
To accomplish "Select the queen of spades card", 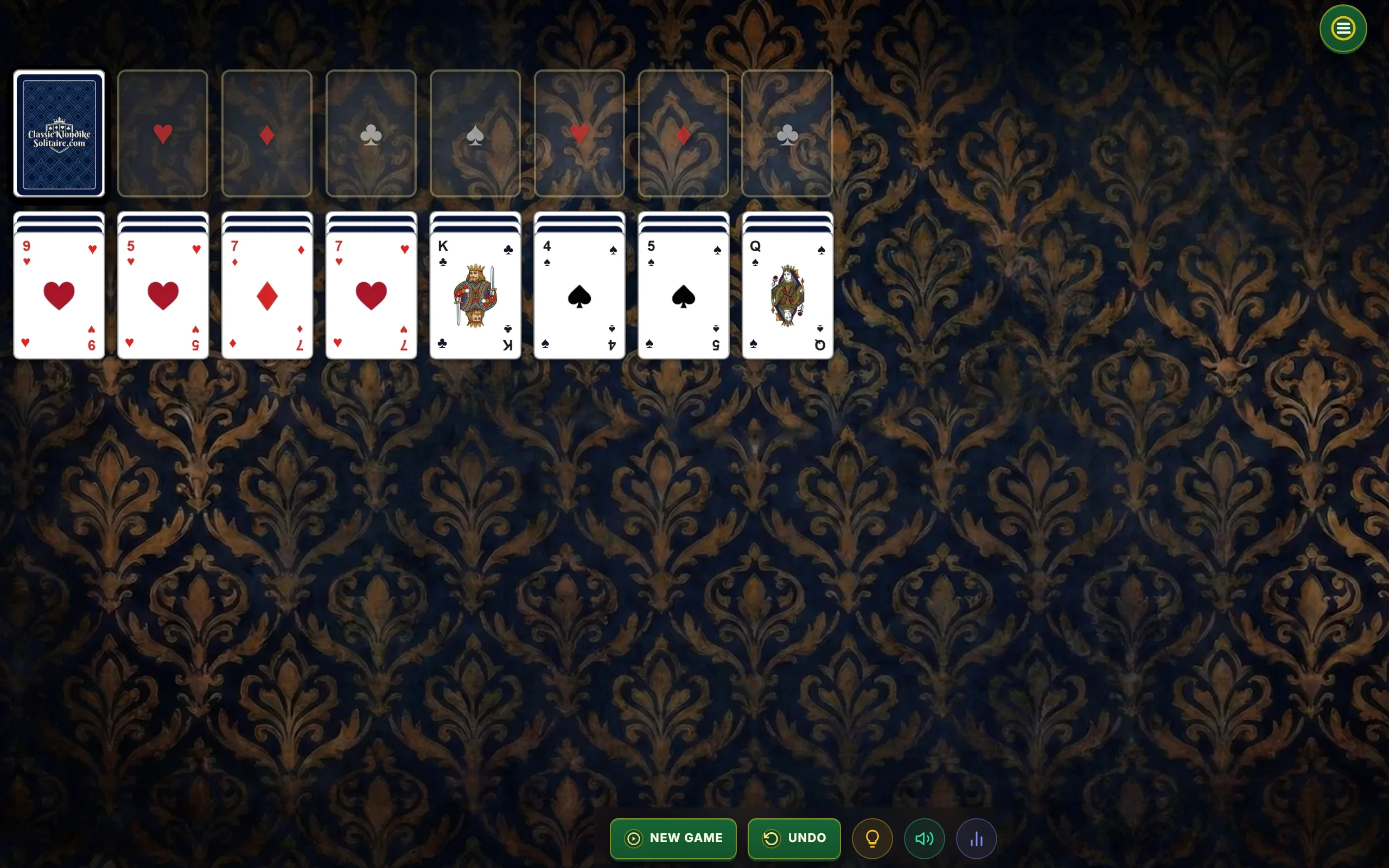I will [787, 296].
